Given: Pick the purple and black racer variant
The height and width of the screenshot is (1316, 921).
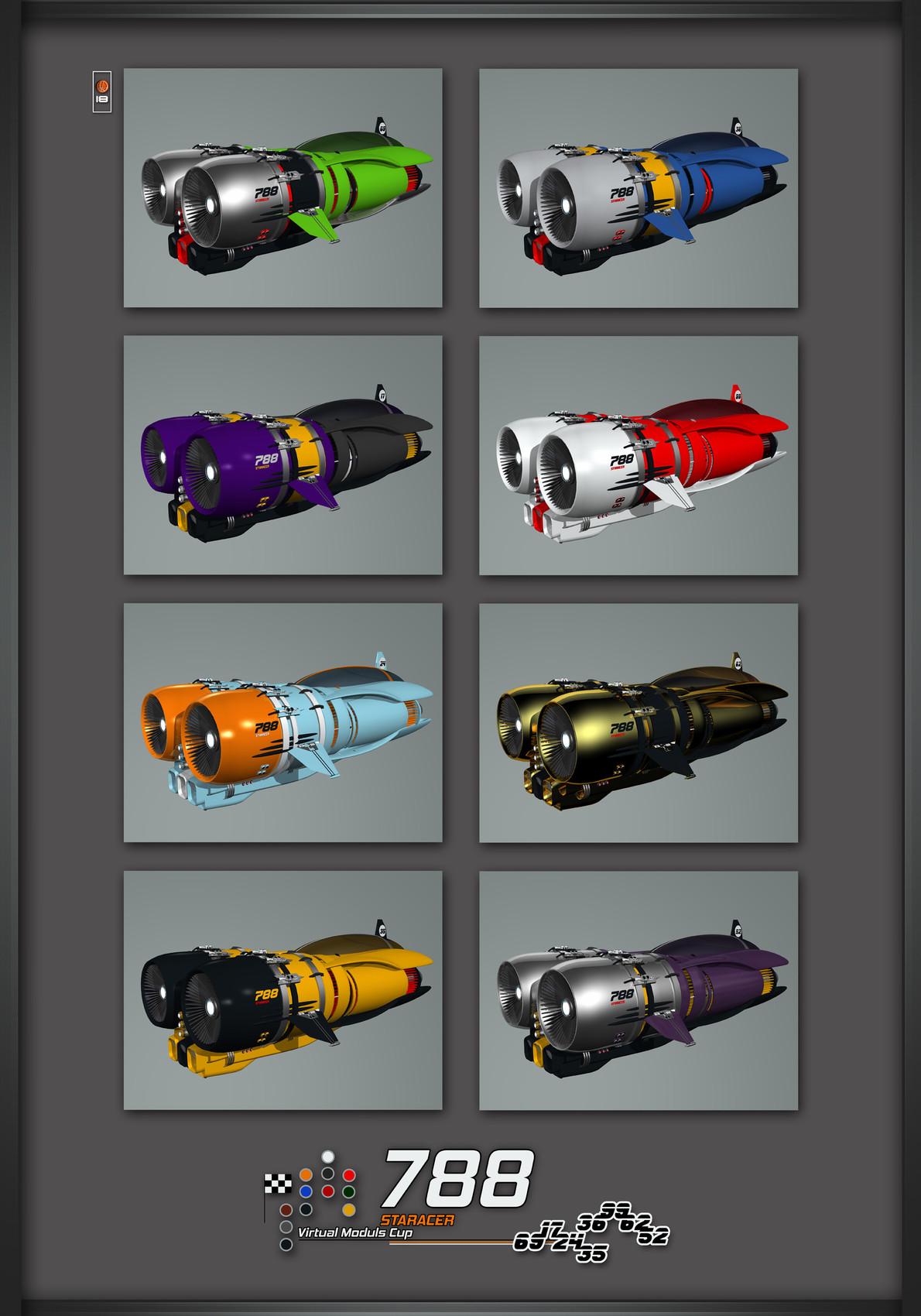Looking at the screenshot, I should [x=282, y=455].
